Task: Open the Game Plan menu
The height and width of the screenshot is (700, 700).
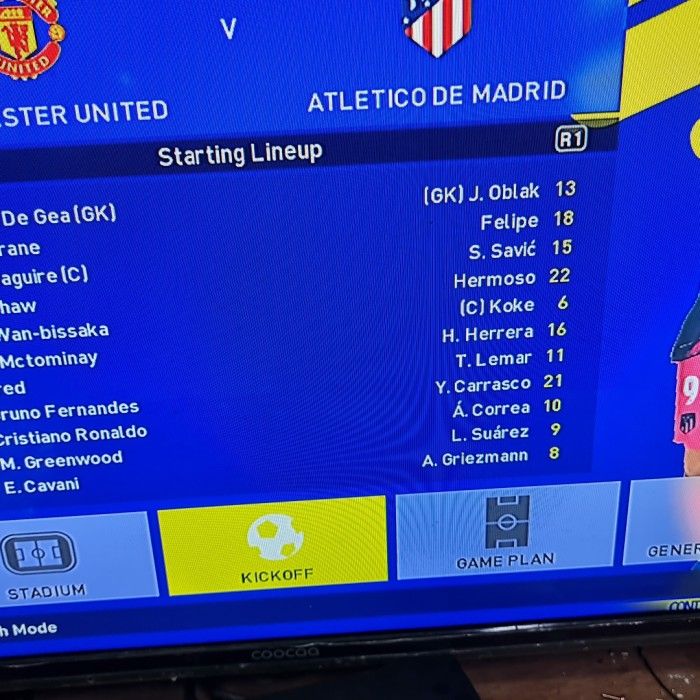Action: [x=506, y=532]
